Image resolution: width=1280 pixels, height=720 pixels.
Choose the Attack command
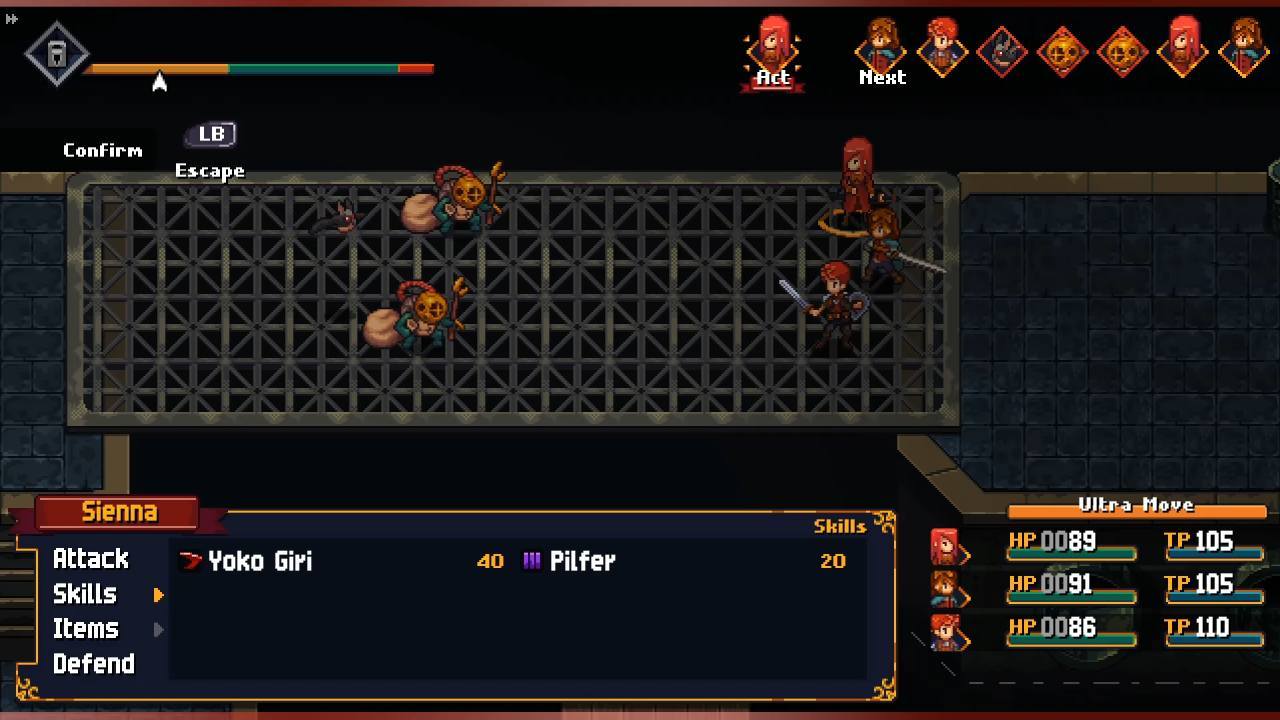(x=90, y=558)
